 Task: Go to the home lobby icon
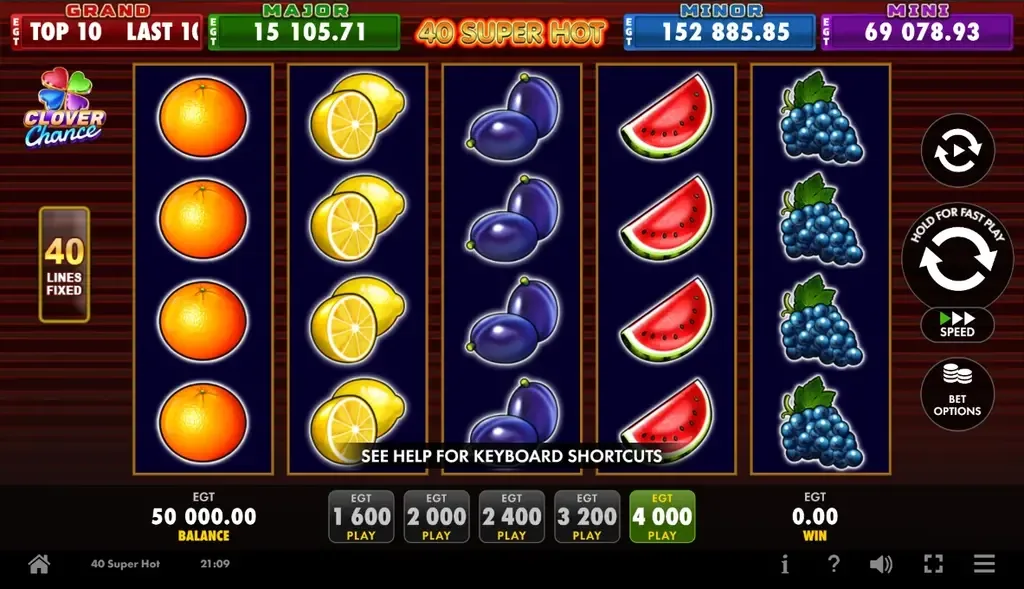coord(39,564)
